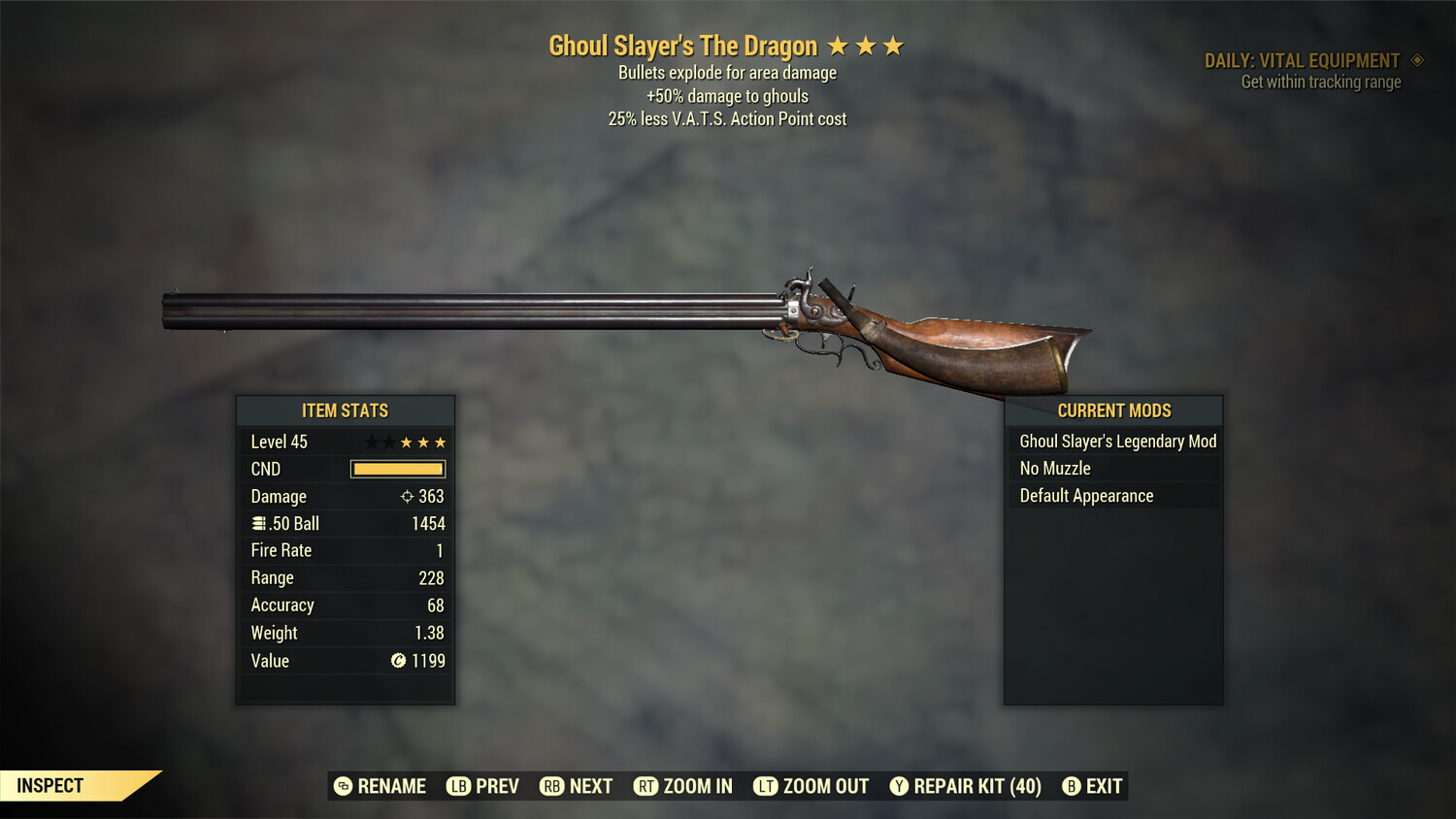1456x819 pixels.
Task: Switch to the CURRENT MODS panel header
Action: point(1113,409)
